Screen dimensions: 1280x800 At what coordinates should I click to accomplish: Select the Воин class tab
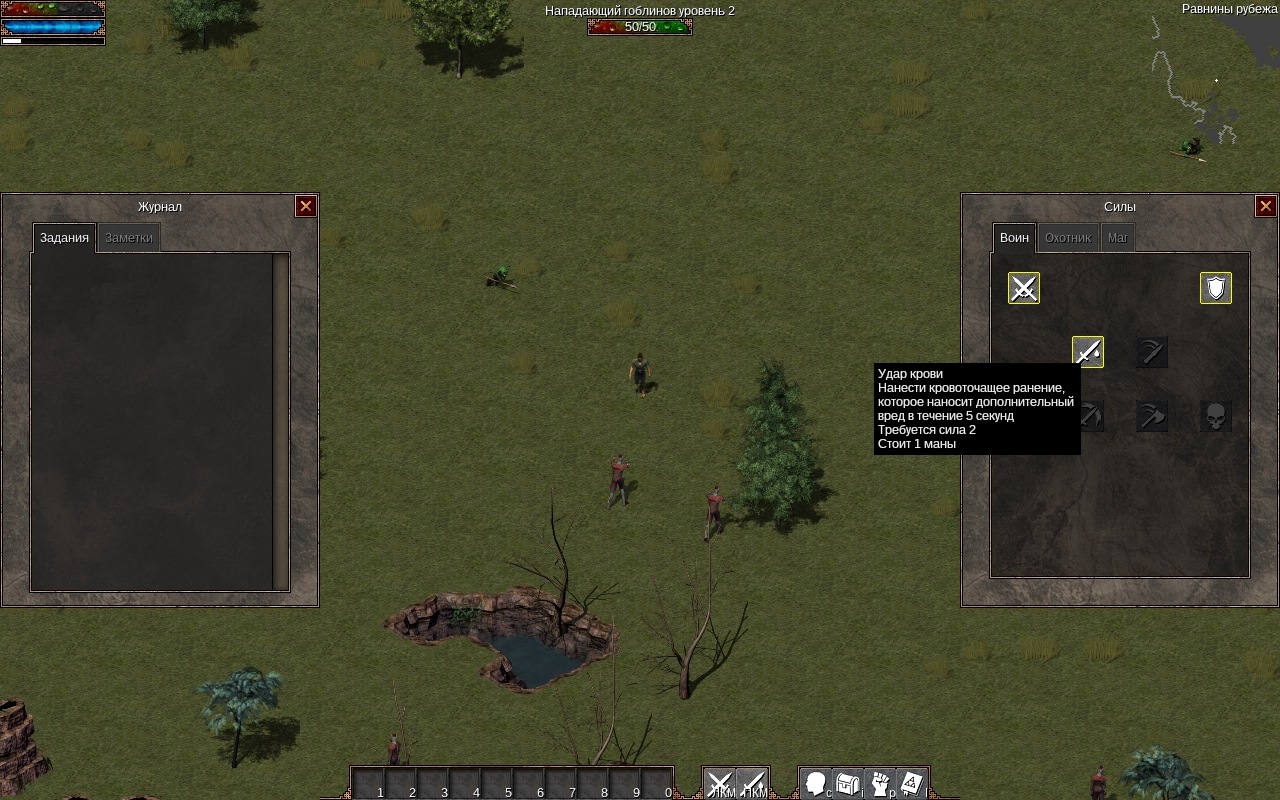1014,238
